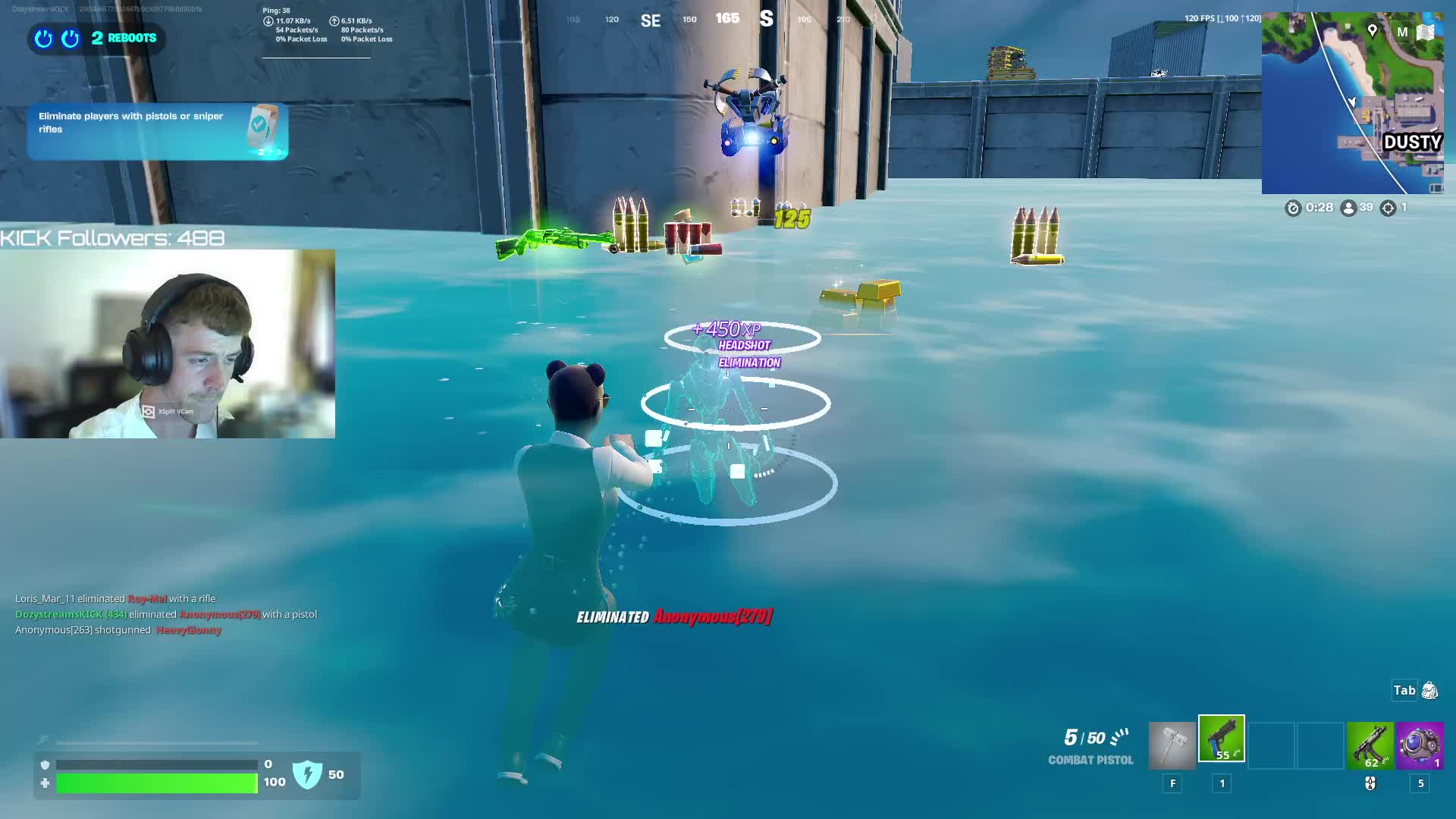Click the location pin marker on the minimap
This screenshot has height=819, width=1456.
[x=1372, y=30]
